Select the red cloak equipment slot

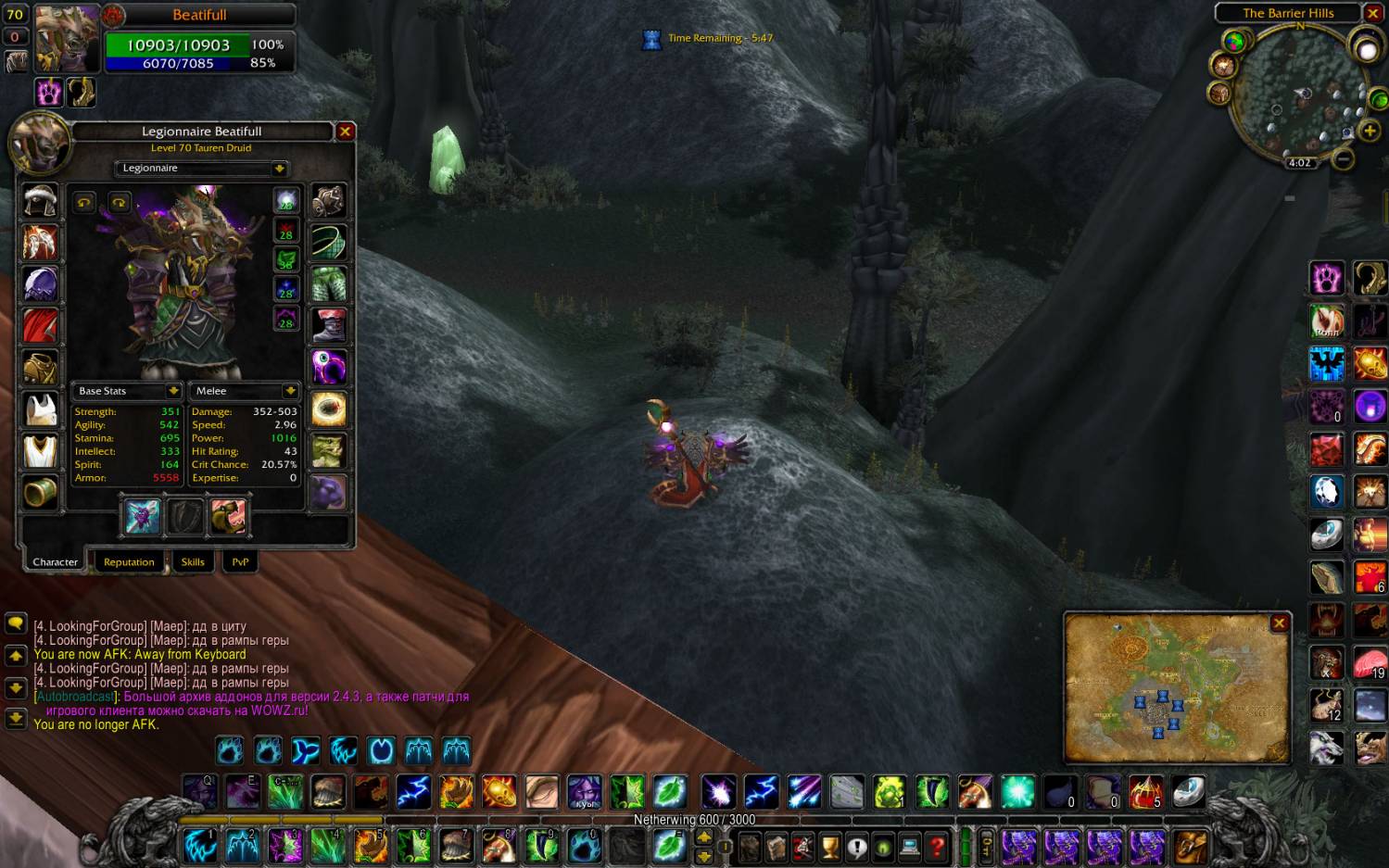[40, 326]
